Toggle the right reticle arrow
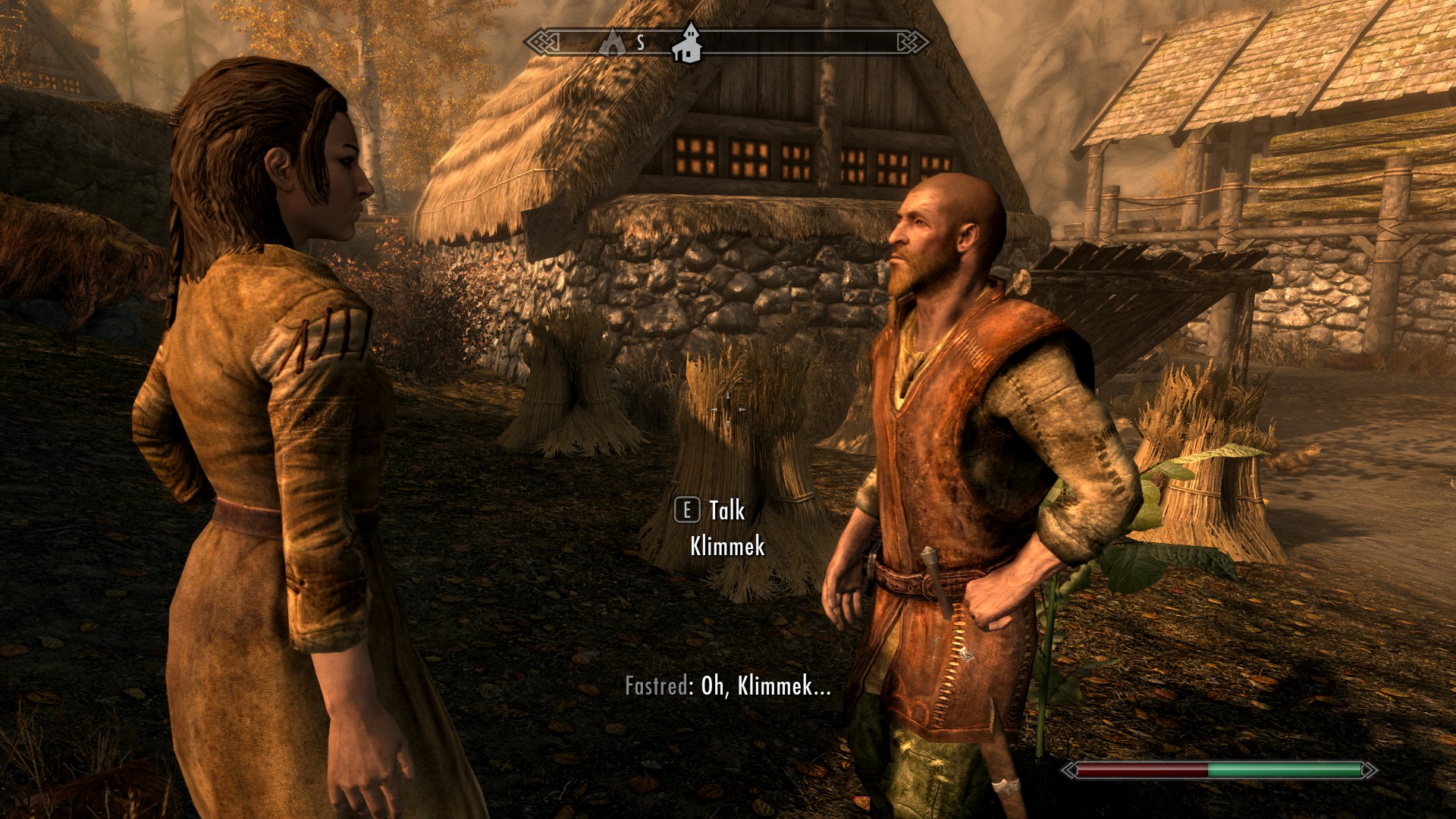The height and width of the screenshot is (819, 1456). click(742, 409)
